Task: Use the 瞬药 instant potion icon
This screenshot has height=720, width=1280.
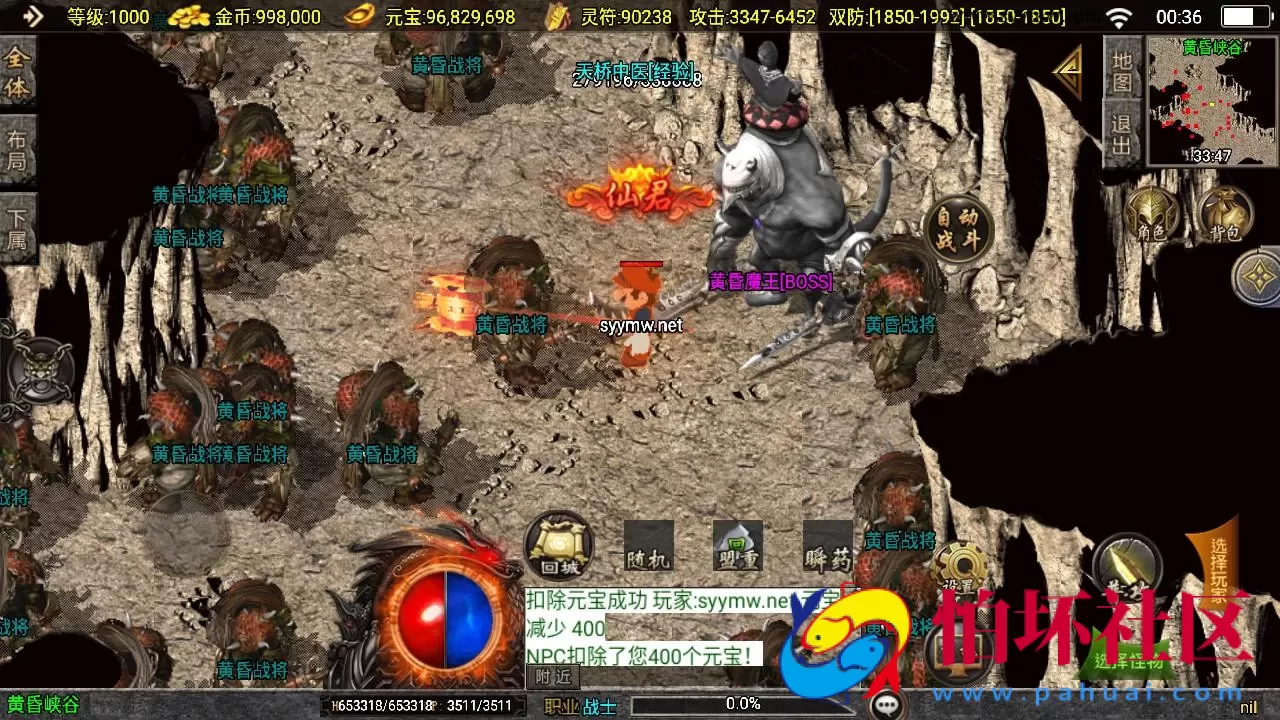Action: (826, 547)
